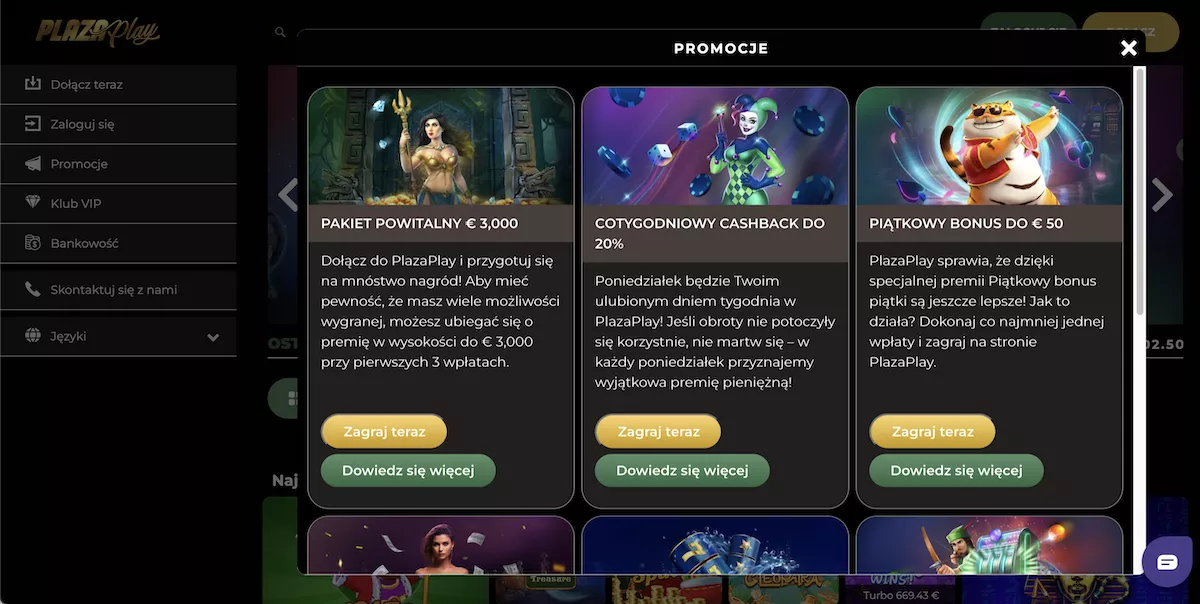Select the tiger Friday bonus banner
Screen dimensions: 1200x604
pos(989,146)
